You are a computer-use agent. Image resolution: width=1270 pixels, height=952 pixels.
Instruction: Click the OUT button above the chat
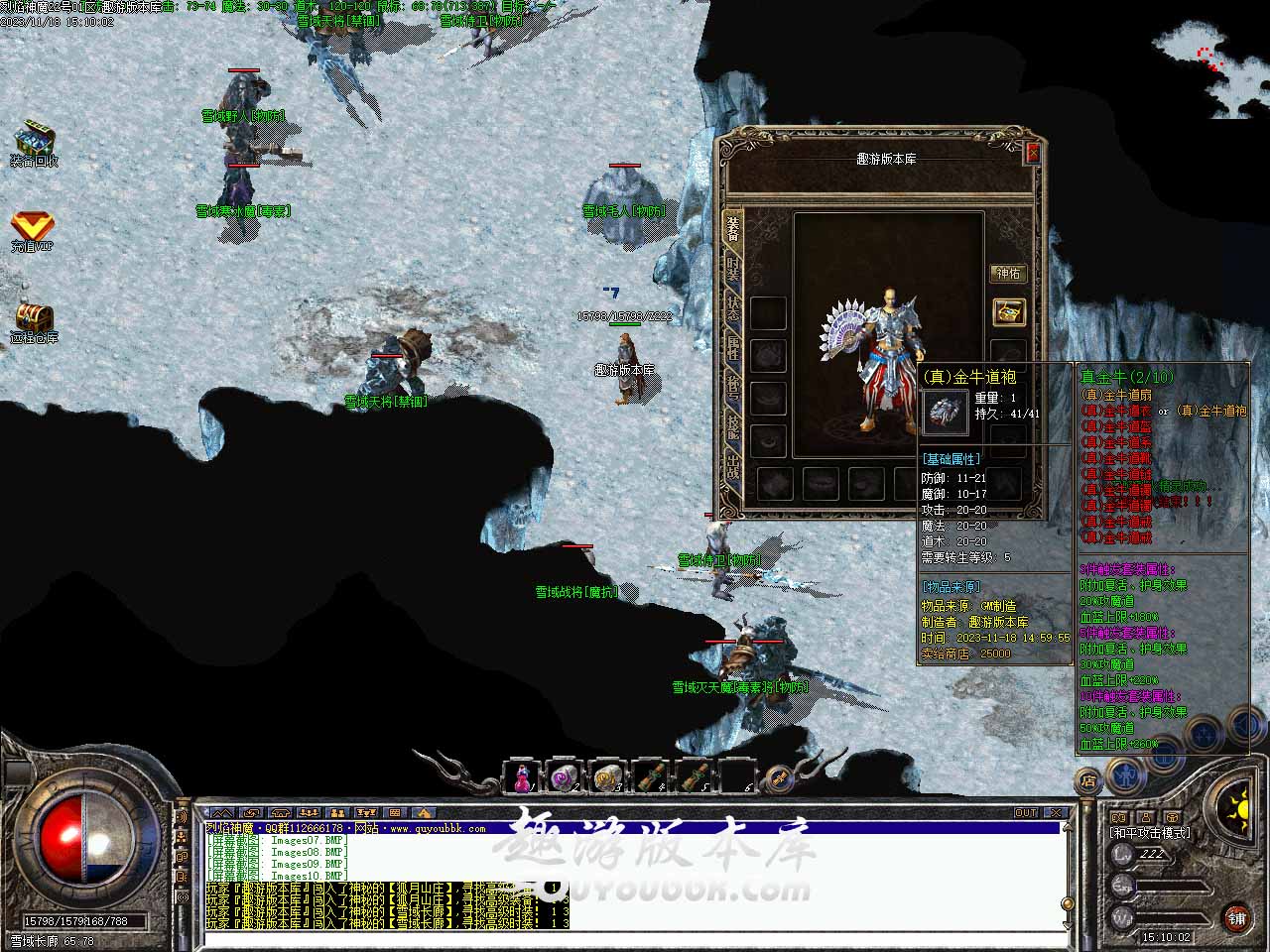[x=1026, y=813]
